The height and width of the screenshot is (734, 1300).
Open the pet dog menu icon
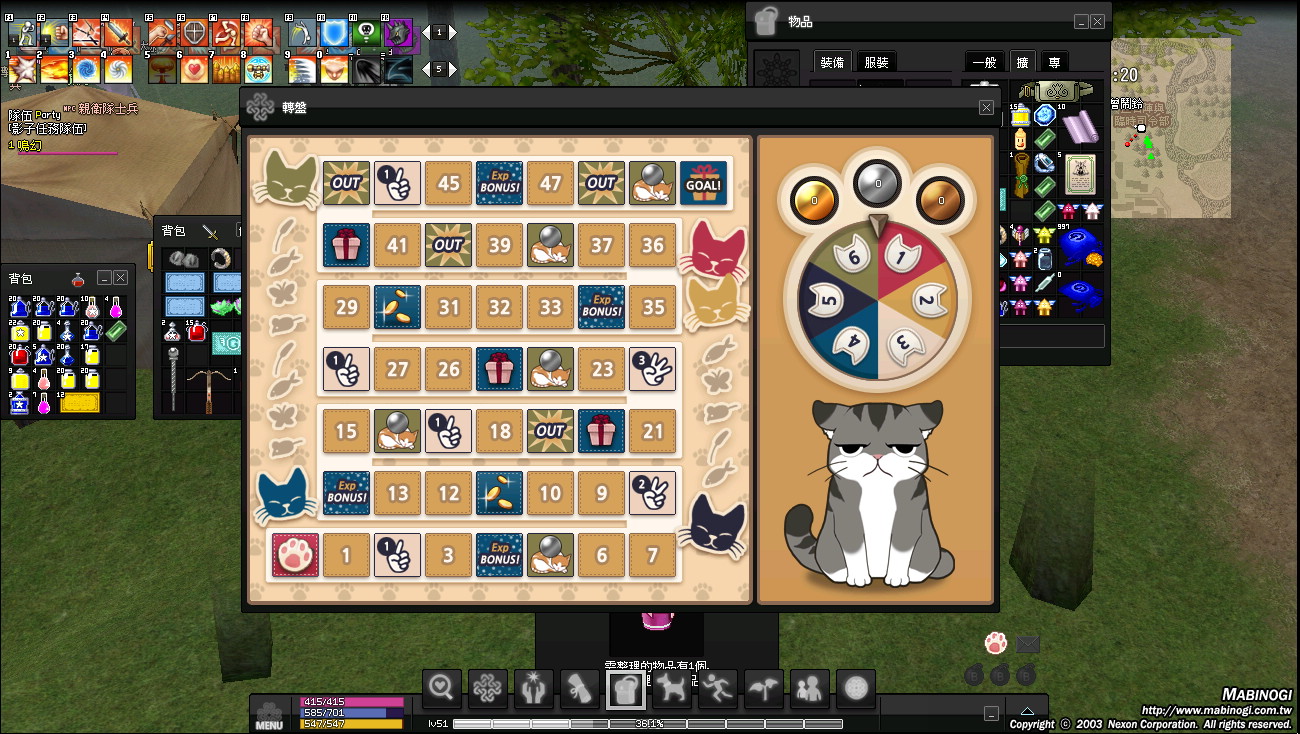[x=671, y=688]
